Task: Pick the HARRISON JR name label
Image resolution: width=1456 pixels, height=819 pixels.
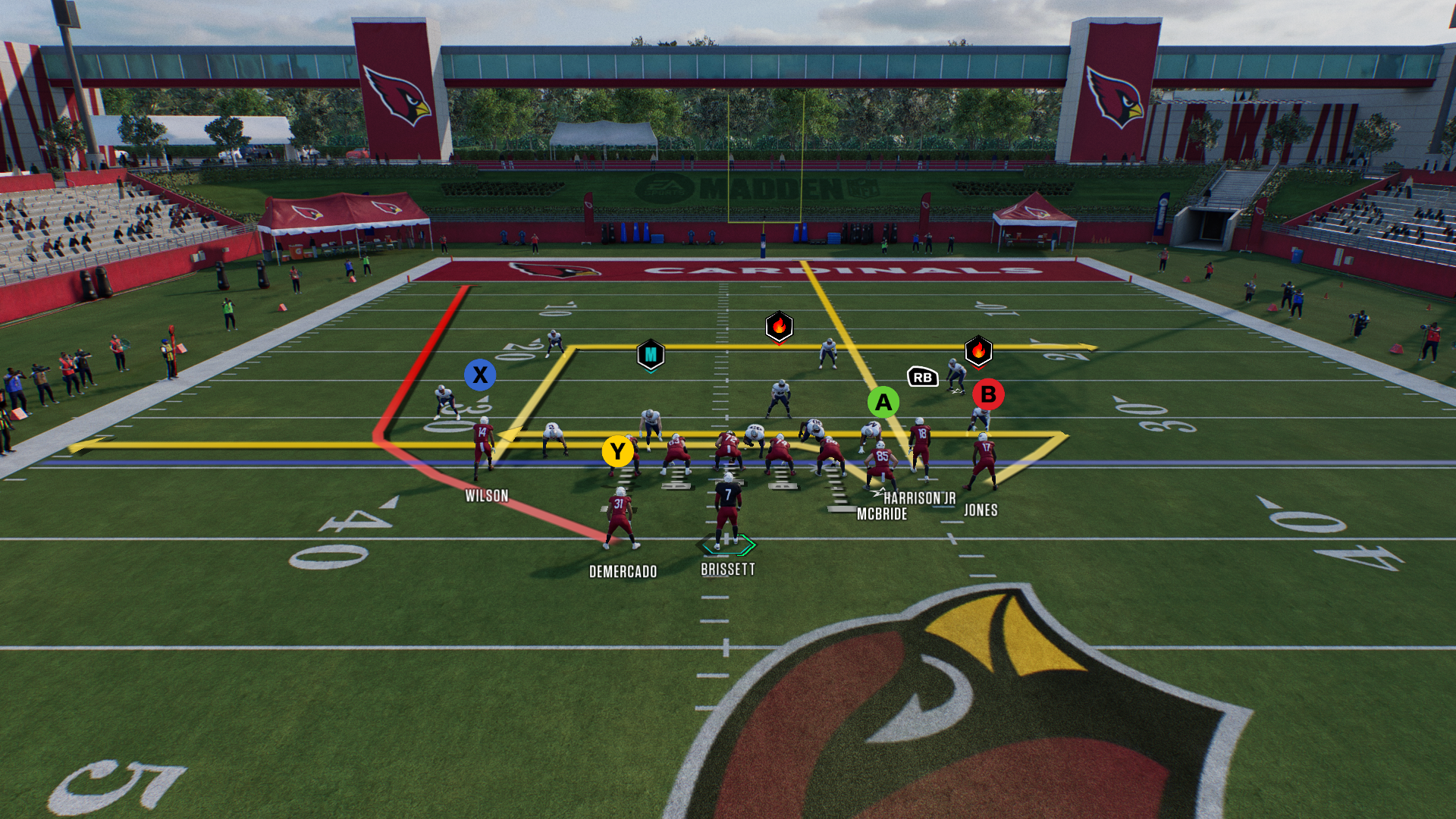Action: [x=919, y=498]
